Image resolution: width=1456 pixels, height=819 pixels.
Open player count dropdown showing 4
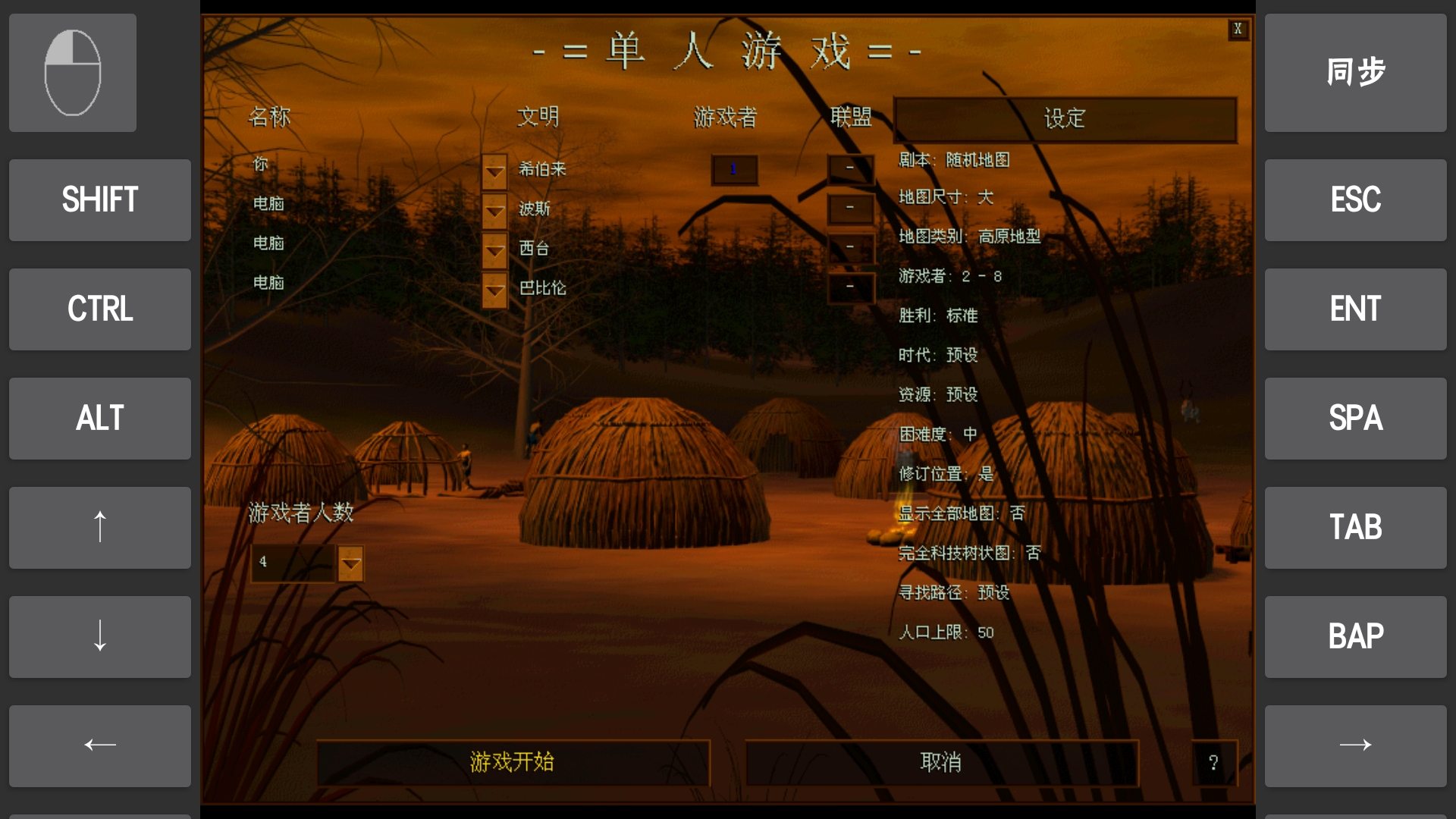[x=350, y=563]
